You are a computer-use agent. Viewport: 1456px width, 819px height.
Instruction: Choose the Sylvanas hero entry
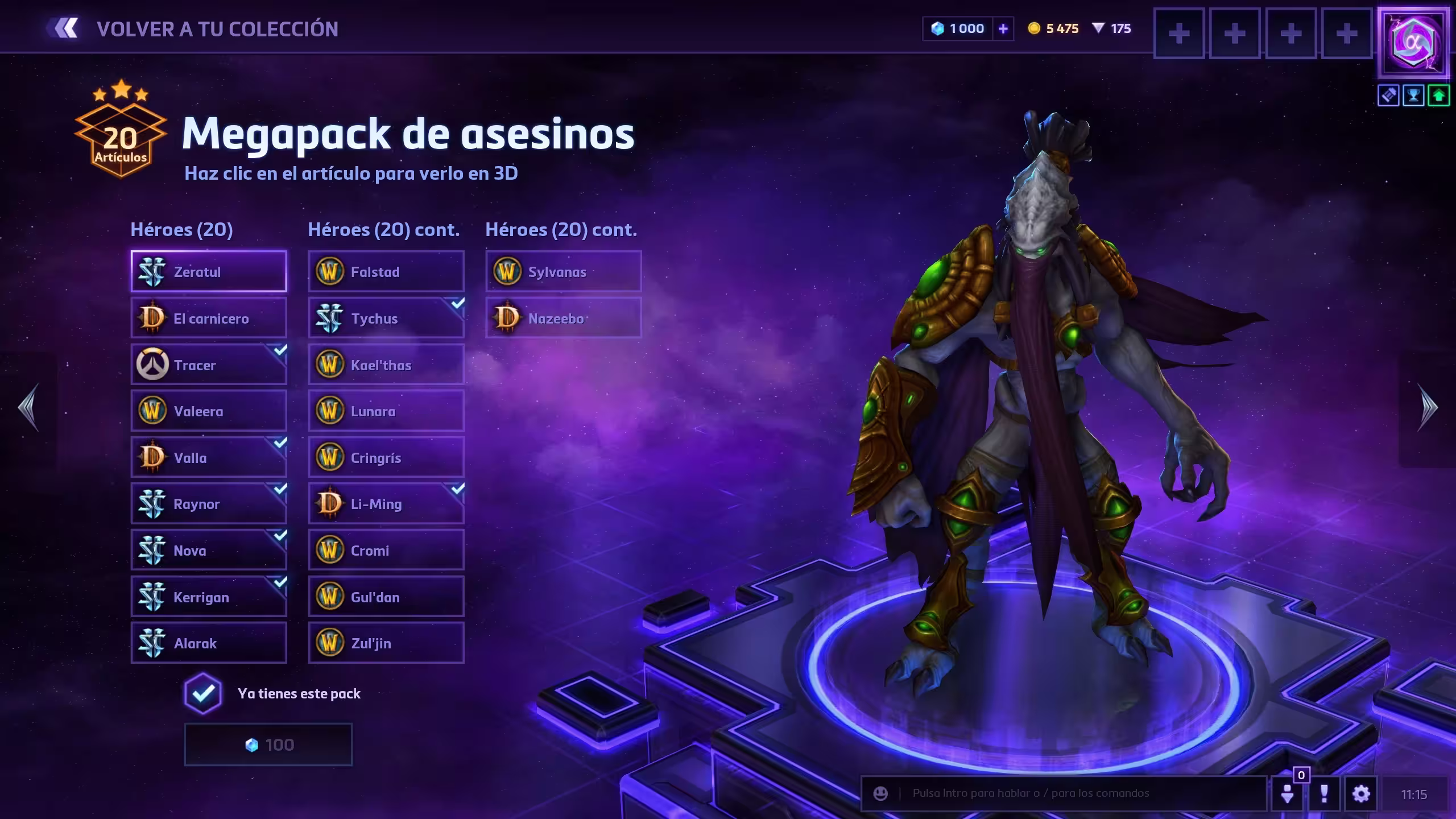(564, 272)
